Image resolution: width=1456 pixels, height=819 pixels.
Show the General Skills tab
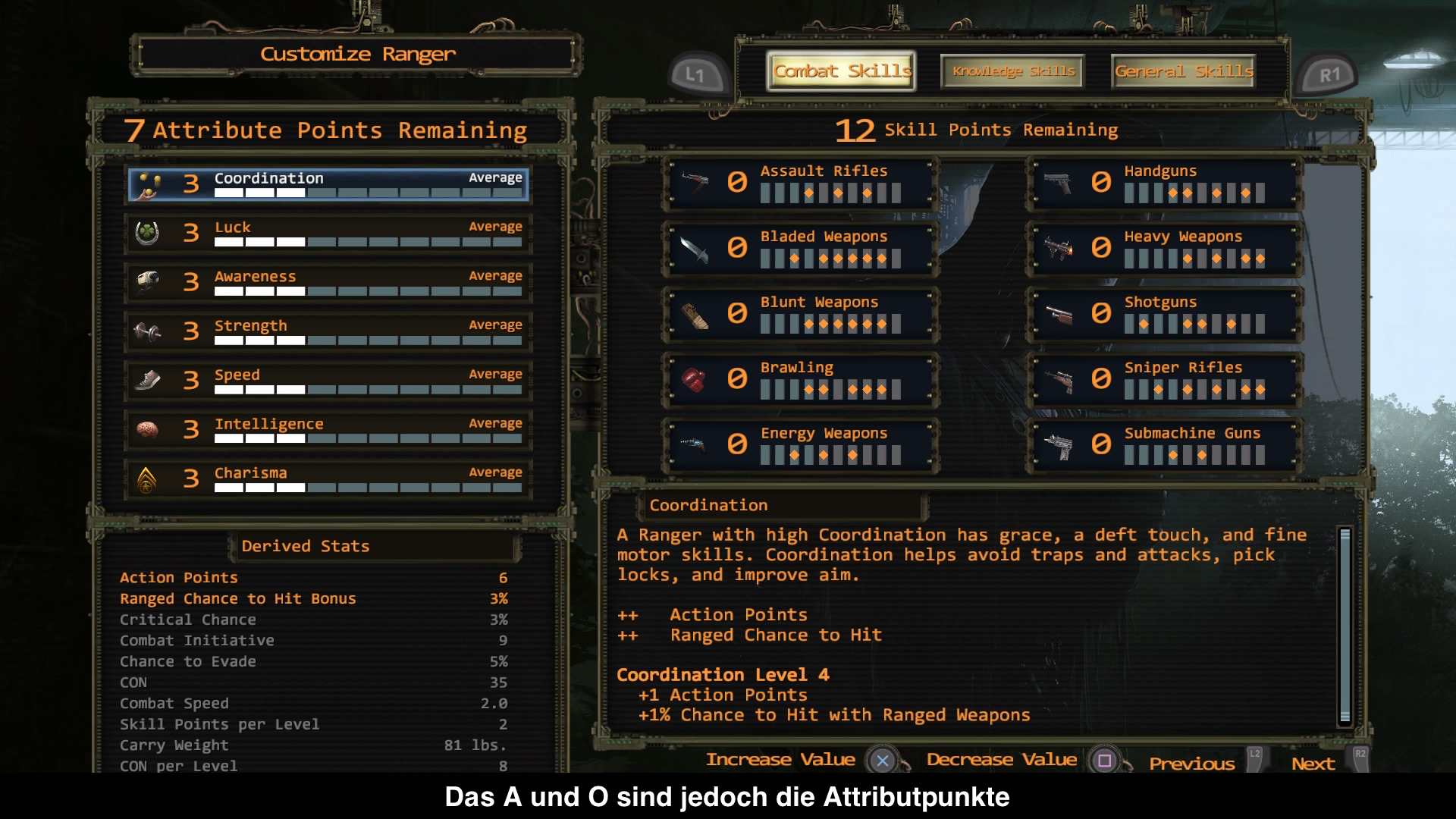(1183, 71)
